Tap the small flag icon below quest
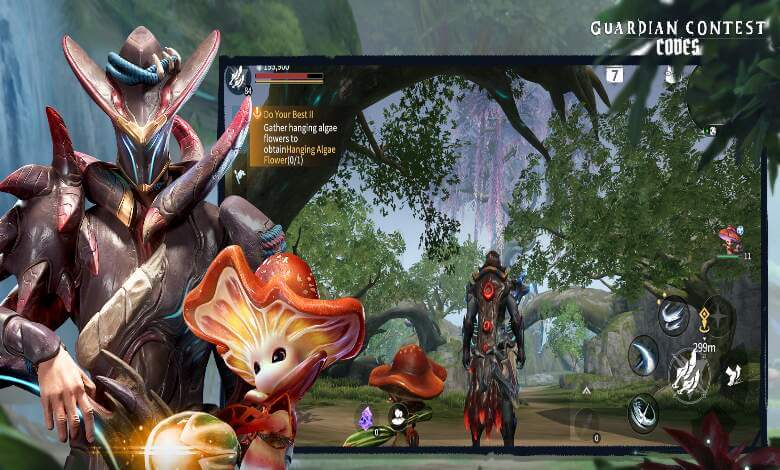Image resolution: width=780 pixels, height=470 pixels. point(240,175)
